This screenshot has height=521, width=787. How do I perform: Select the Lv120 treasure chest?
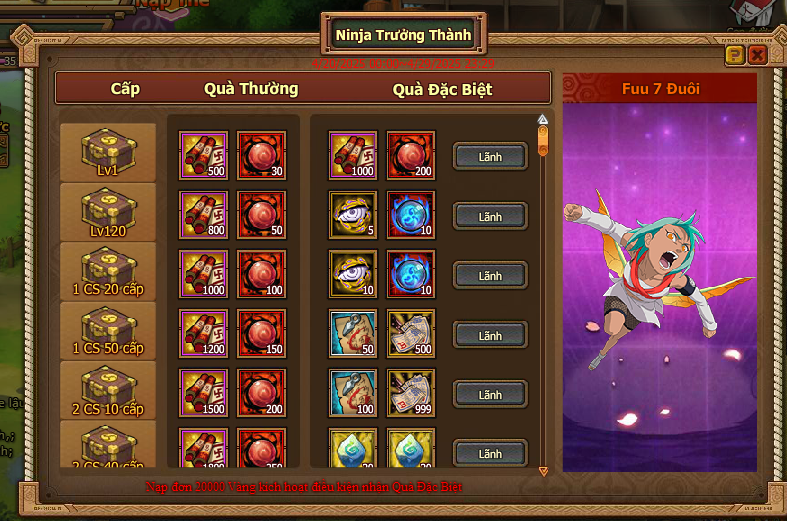[x=108, y=213]
